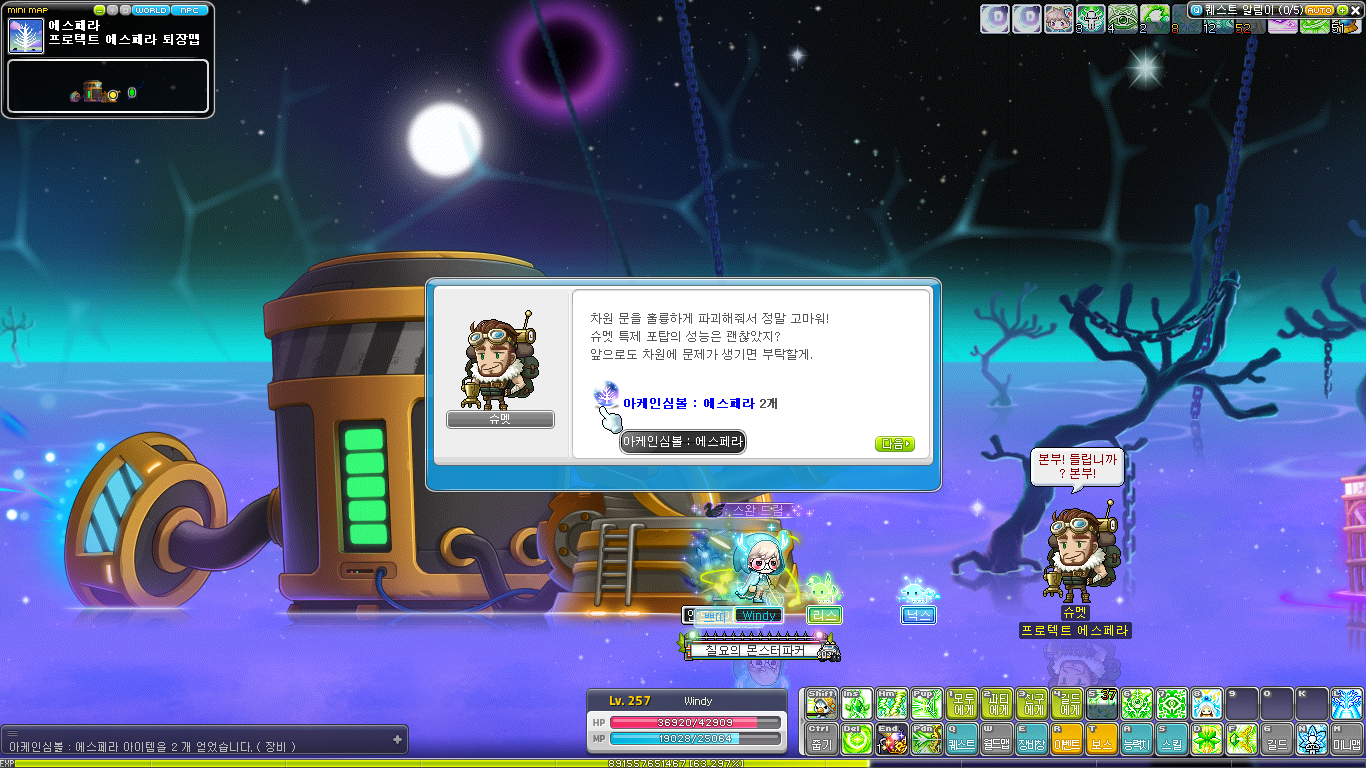Open the 보스 boss matching shortcut
This screenshot has height=768, width=1366.
click(1102, 740)
